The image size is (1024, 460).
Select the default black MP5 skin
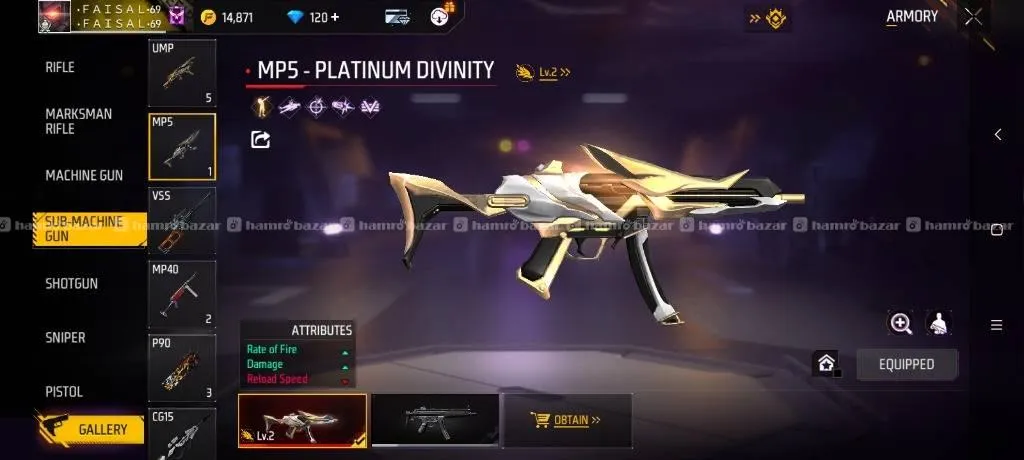pyautogui.click(x=434, y=420)
